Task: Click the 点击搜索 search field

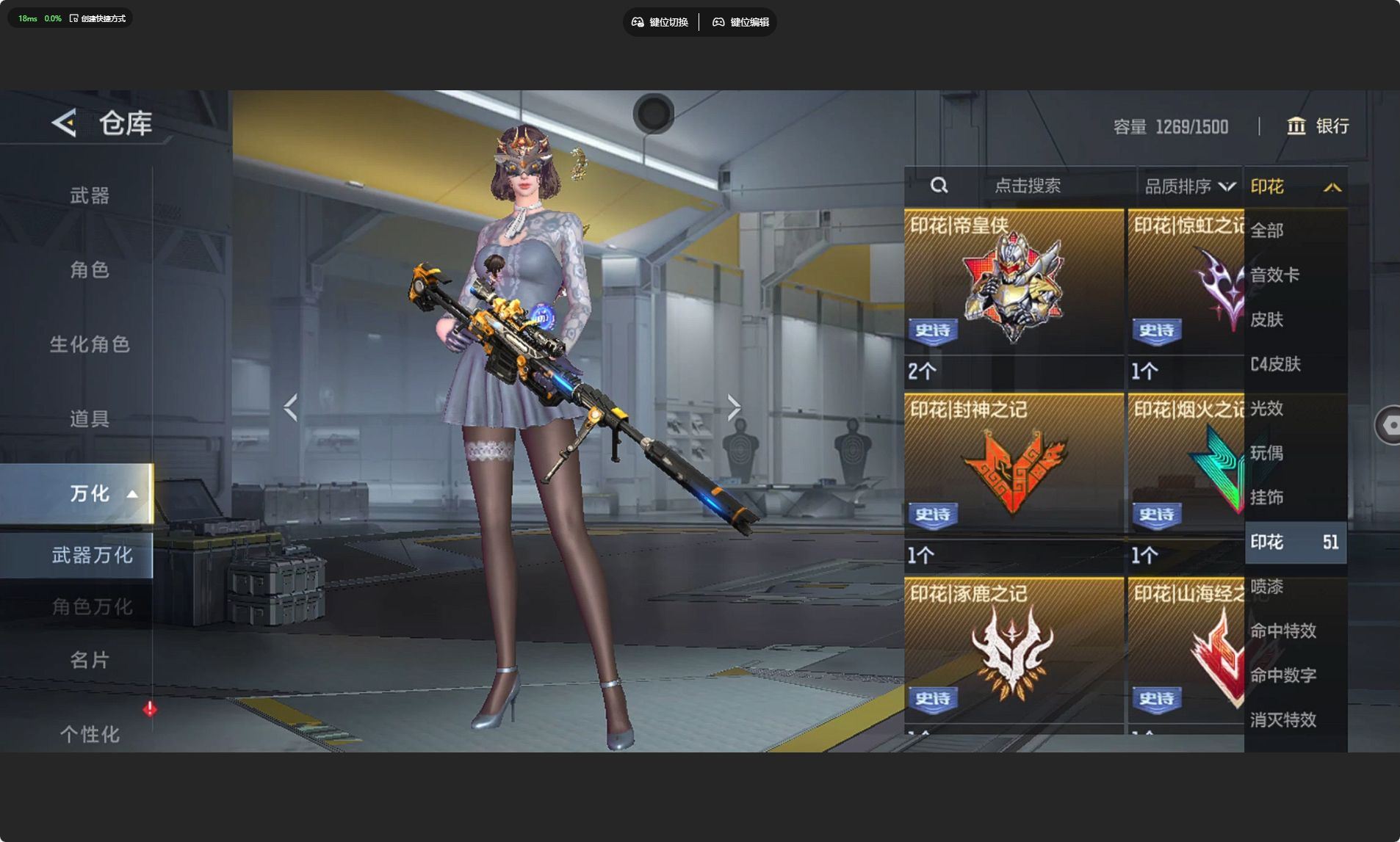Action: [1027, 186]
